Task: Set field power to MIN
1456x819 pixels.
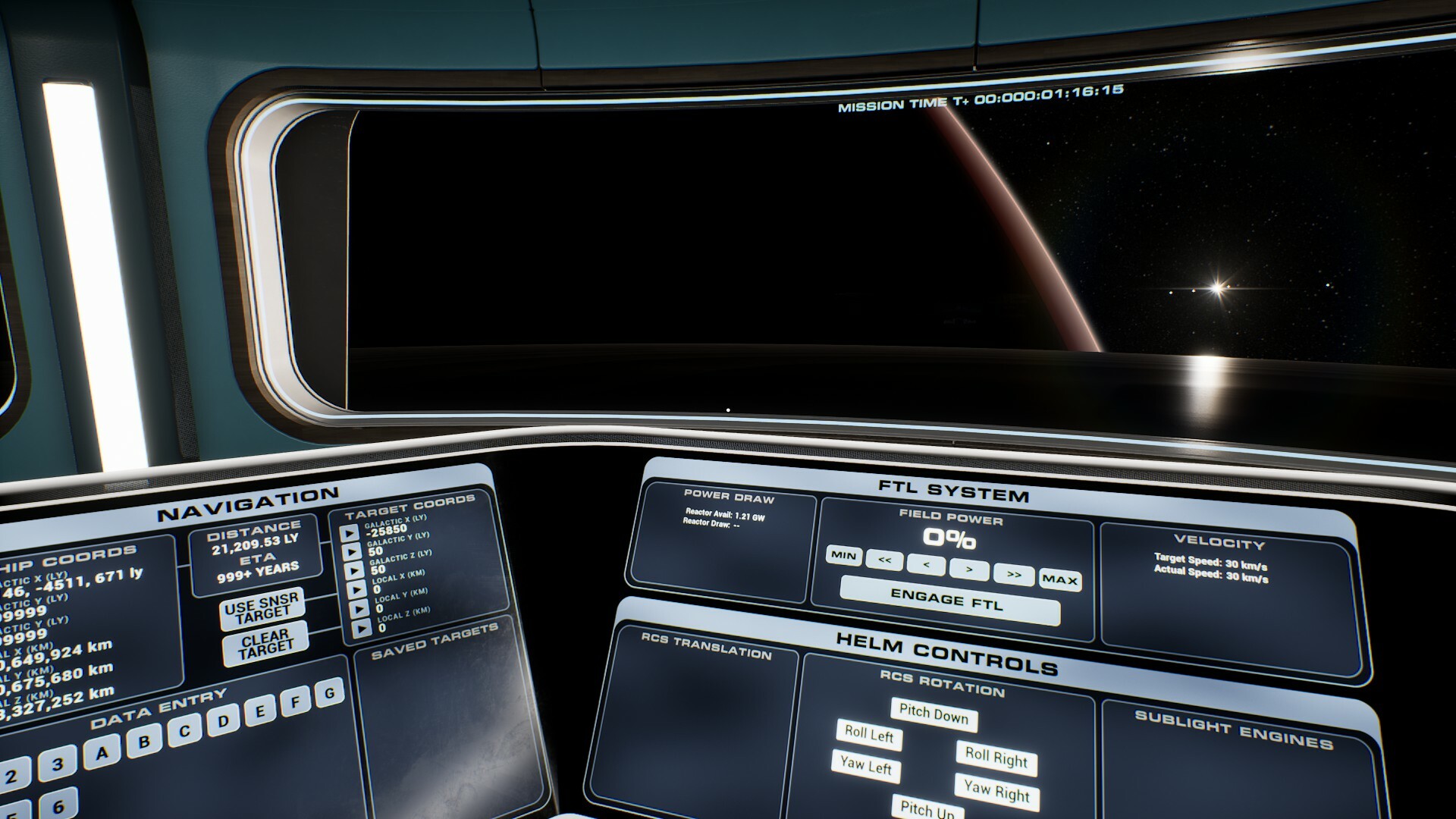Action: pyautogui.click(x=843, y=555)
